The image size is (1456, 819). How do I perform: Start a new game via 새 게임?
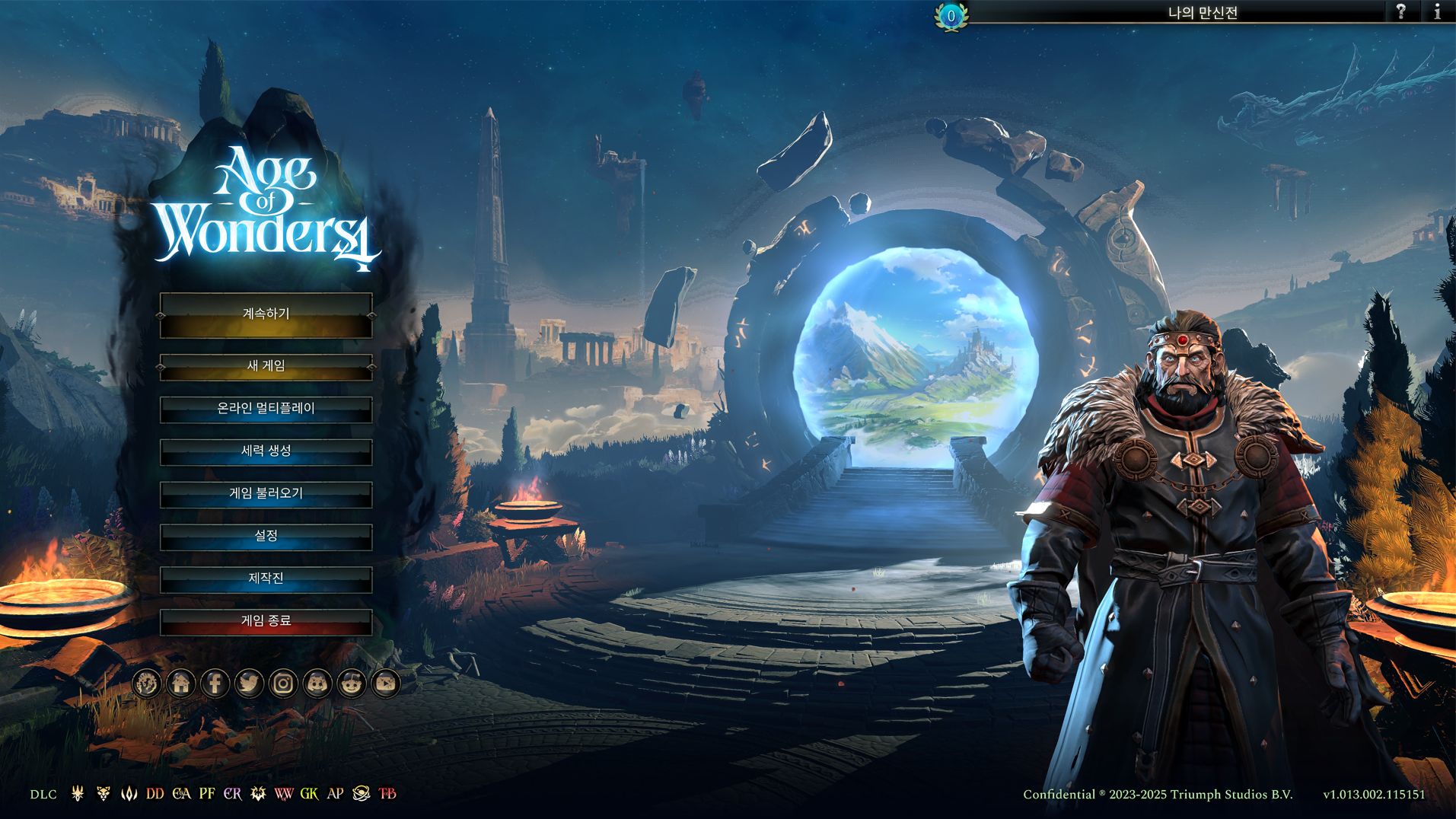266,367
